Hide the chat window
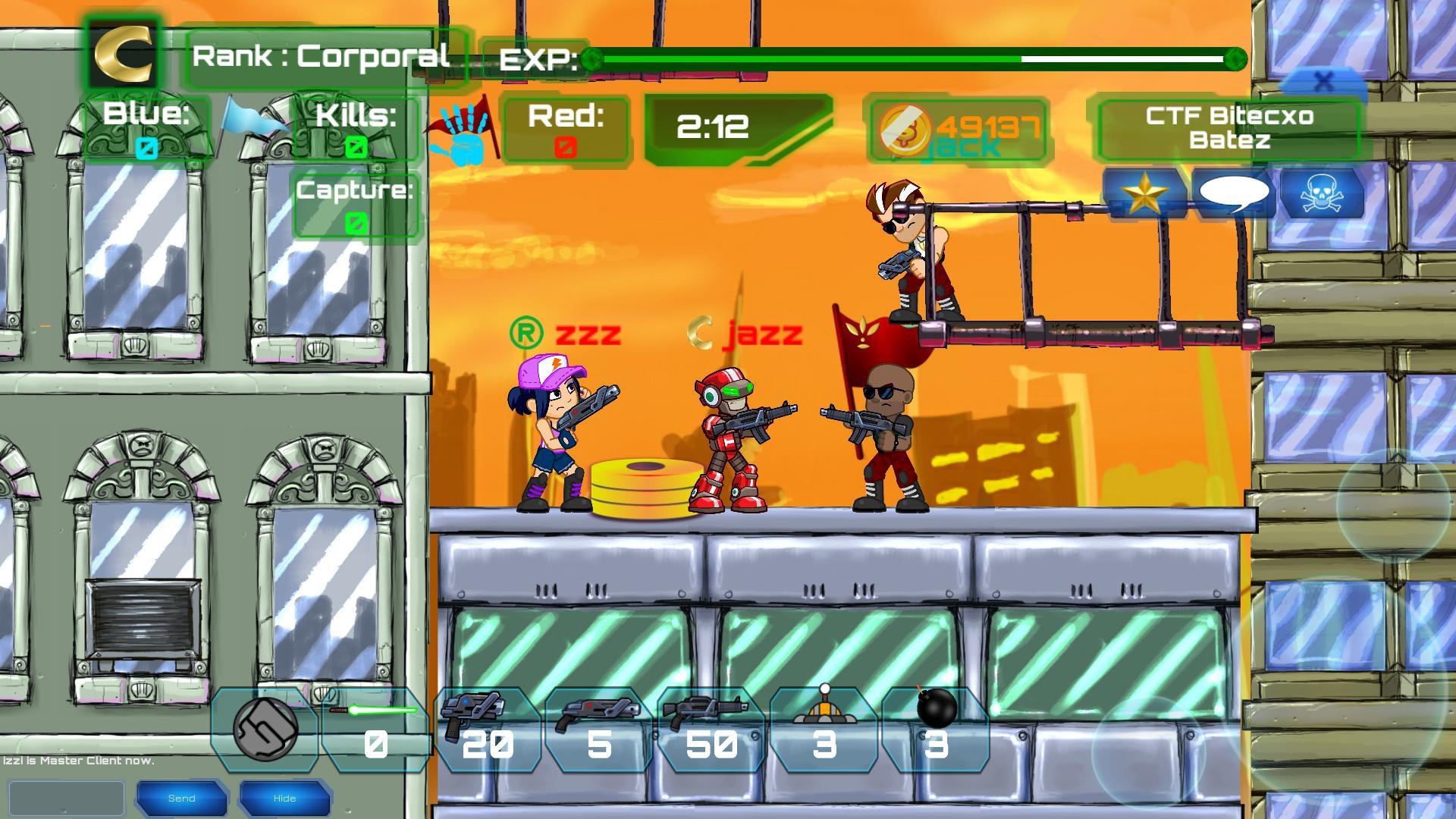The width and height of the screenshot is (1456, 819). pyautogui.click(x=284, y=798)
